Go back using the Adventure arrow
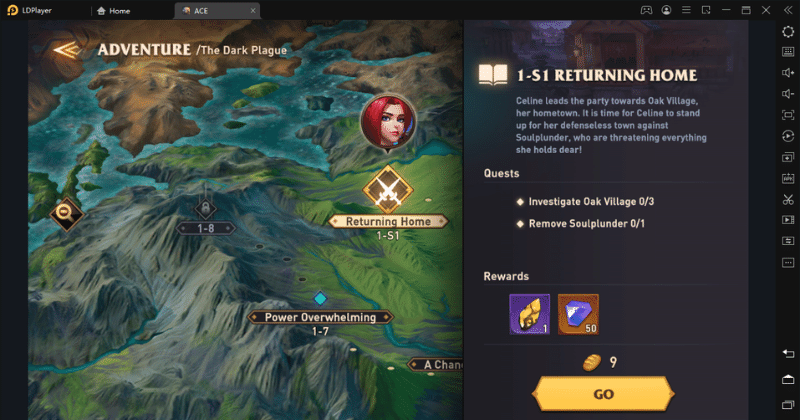 [67, 50]
